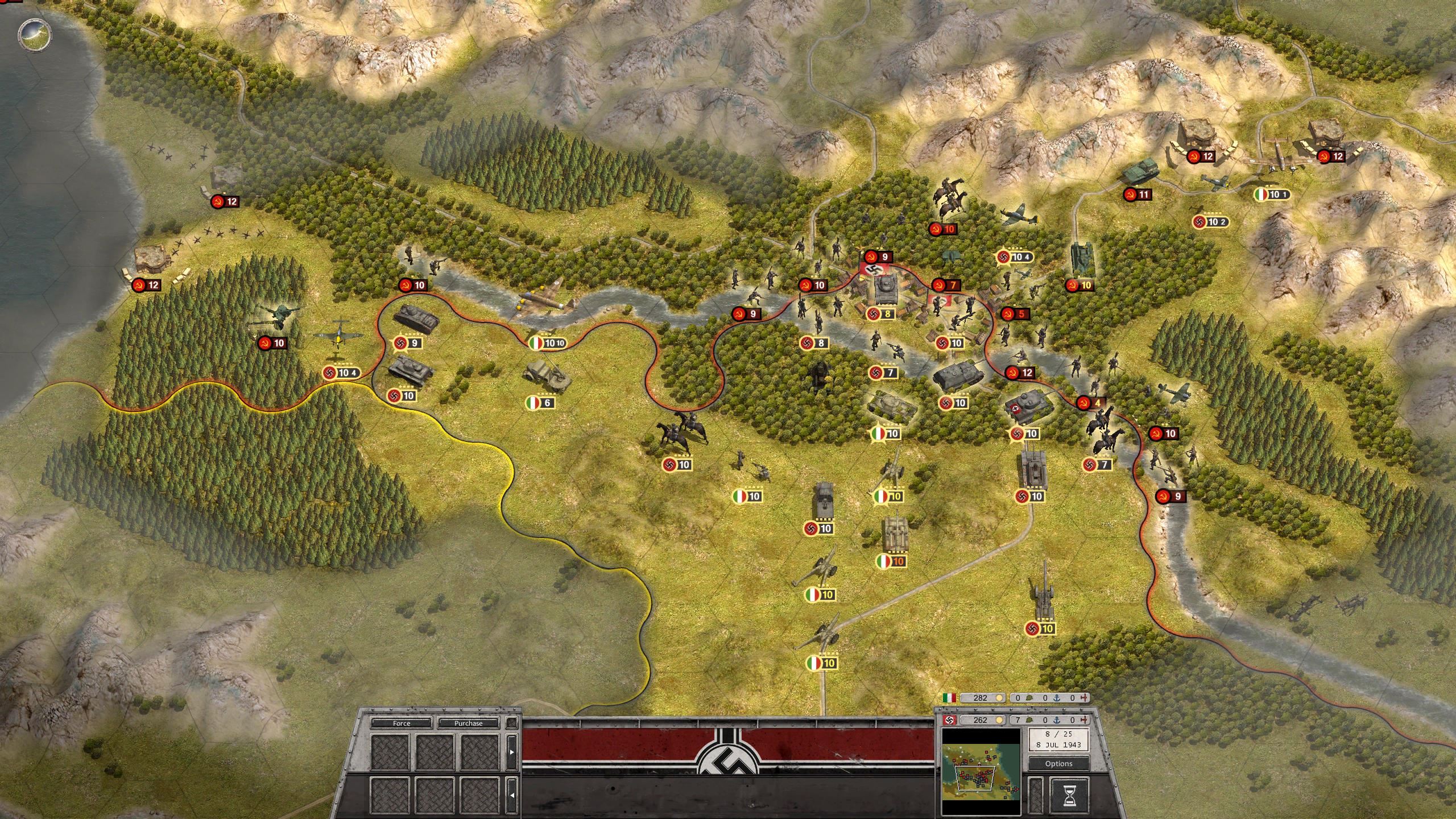Click the German swastika faction emblem
Screen dimensions: 1456x819
pos(949,719)
